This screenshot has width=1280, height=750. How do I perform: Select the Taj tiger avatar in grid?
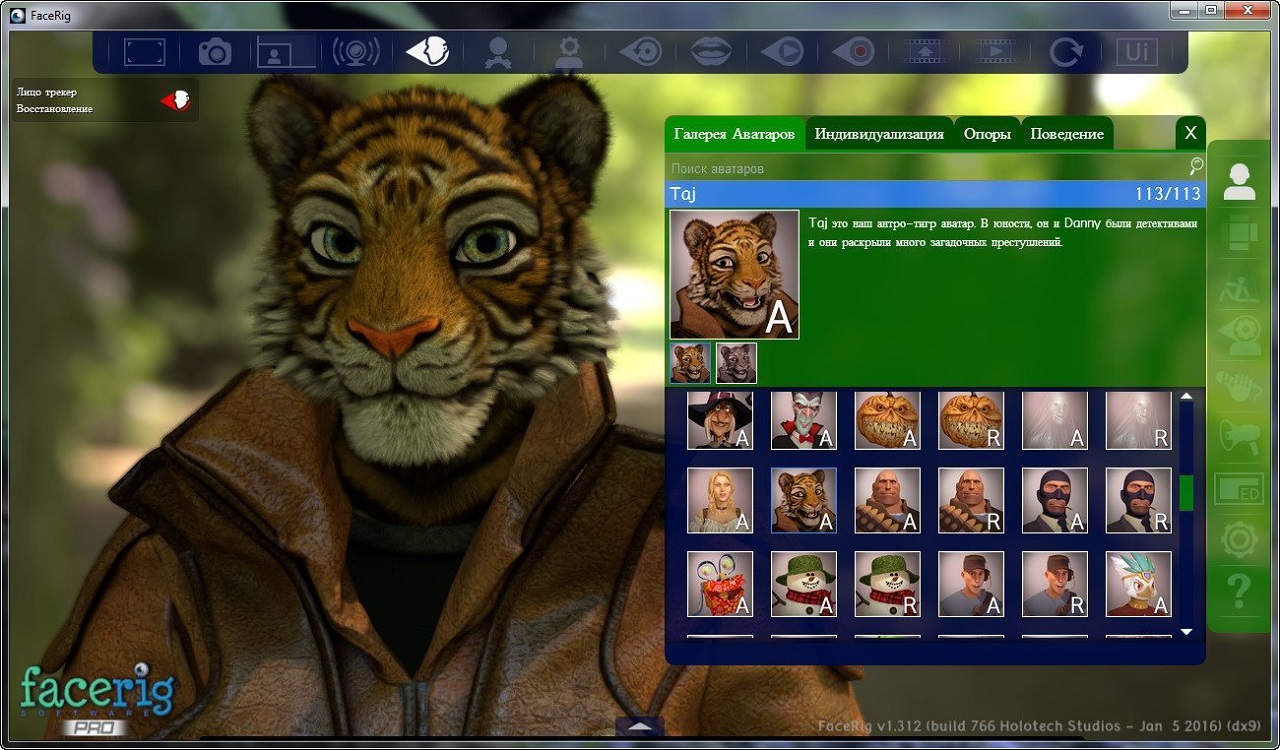click(x=804, y=501)
